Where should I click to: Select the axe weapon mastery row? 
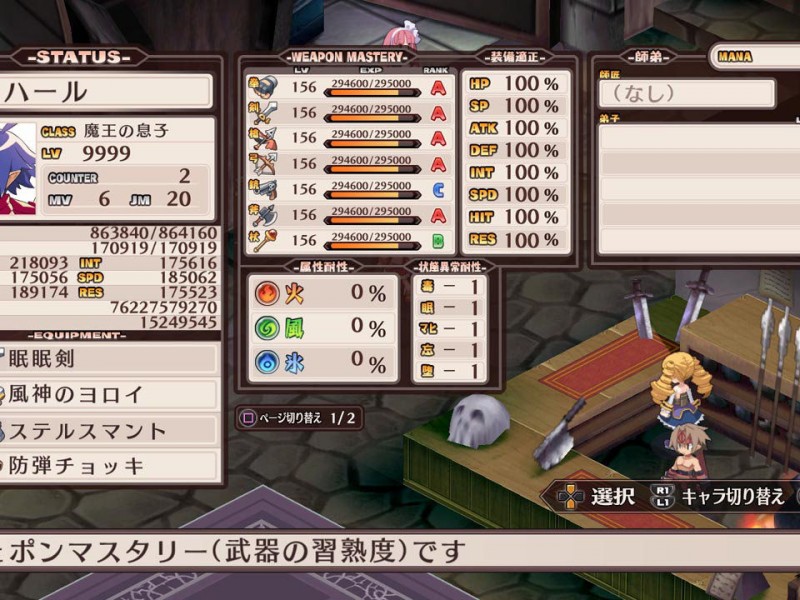(x=349, y=215)
